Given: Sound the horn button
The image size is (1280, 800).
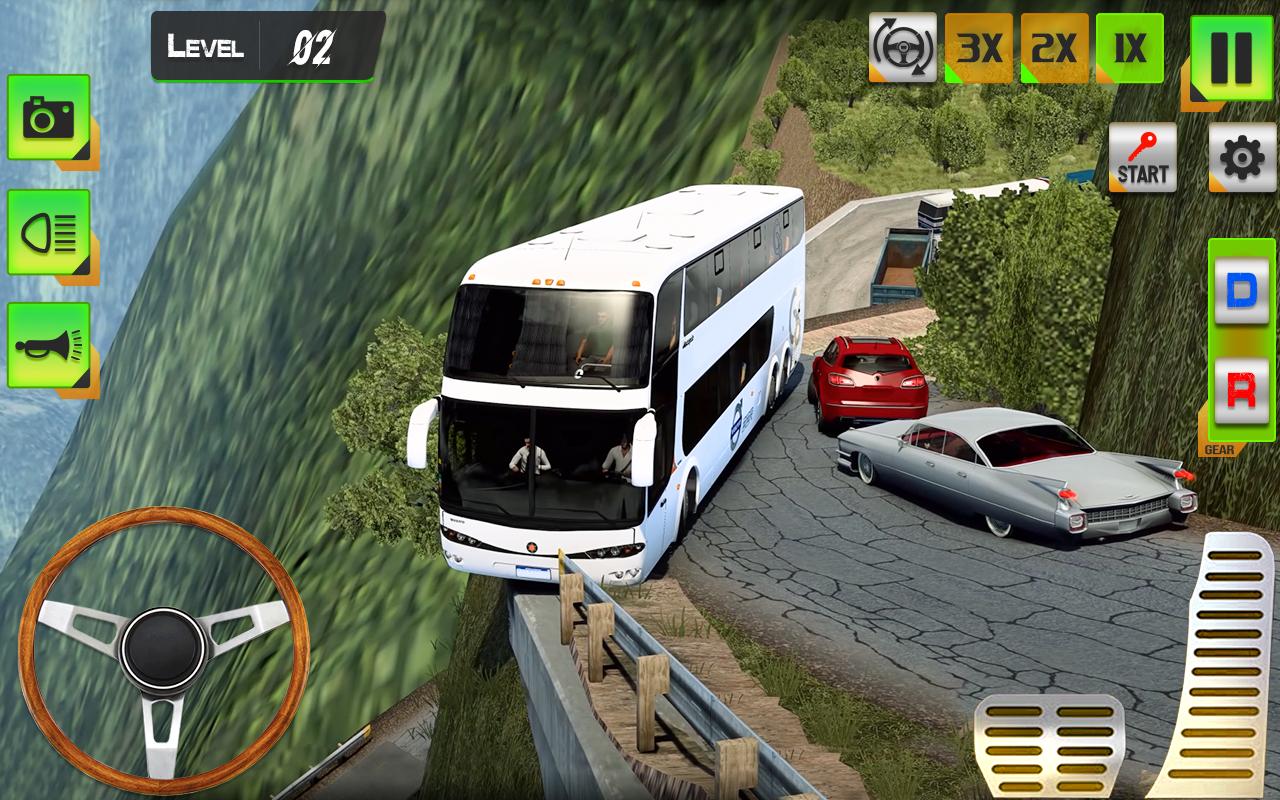Looking at the screenshot, I should click(x=48, y=346).
